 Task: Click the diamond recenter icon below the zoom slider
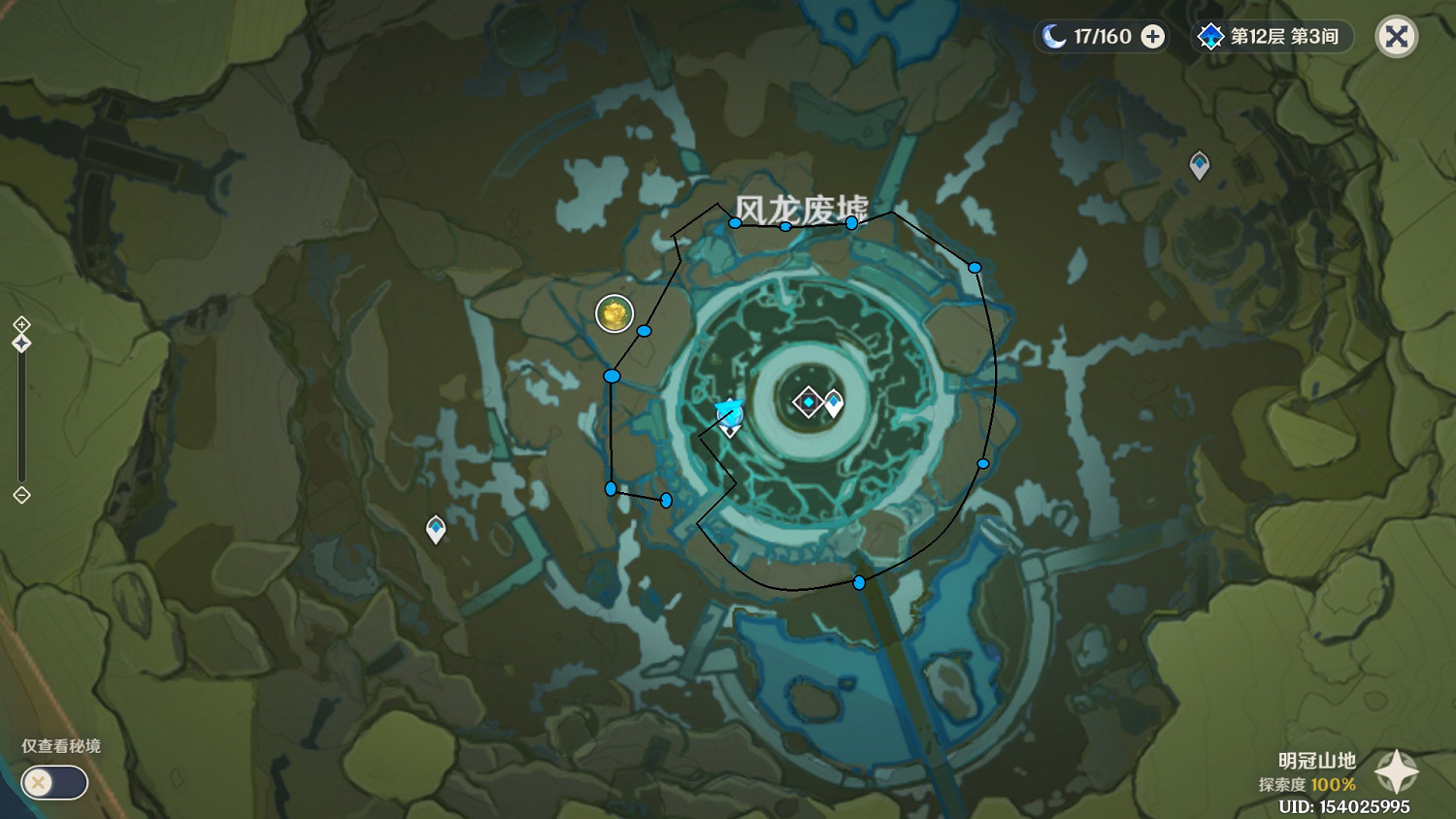pos(21,496)
